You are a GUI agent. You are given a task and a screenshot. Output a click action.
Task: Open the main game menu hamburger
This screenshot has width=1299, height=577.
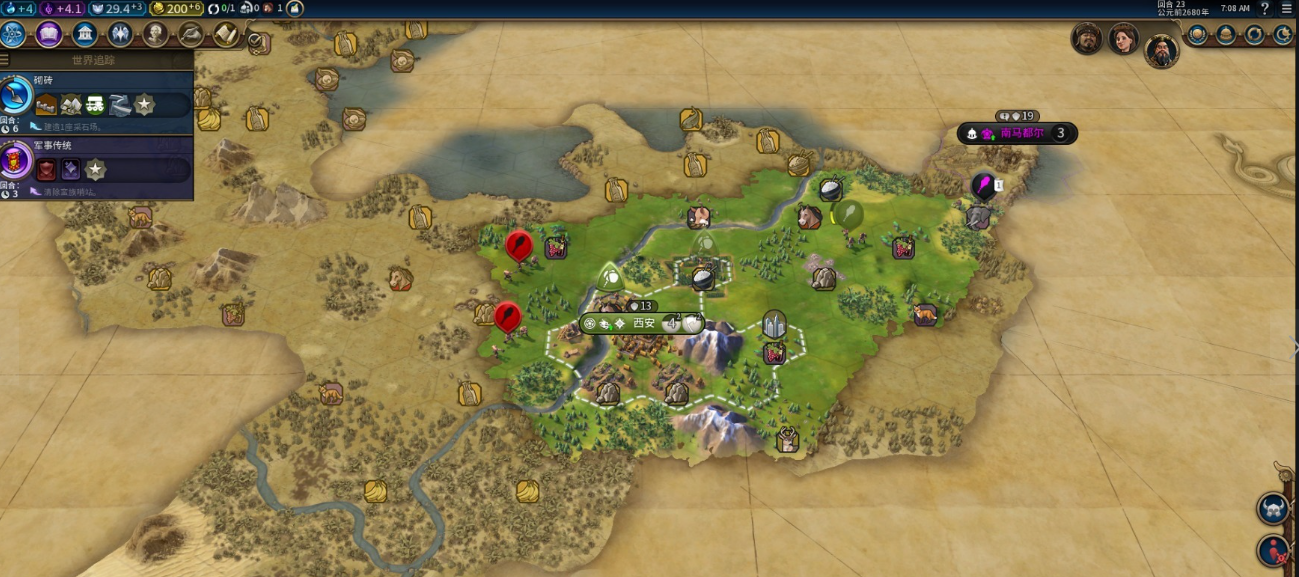tap(1287, 8)
